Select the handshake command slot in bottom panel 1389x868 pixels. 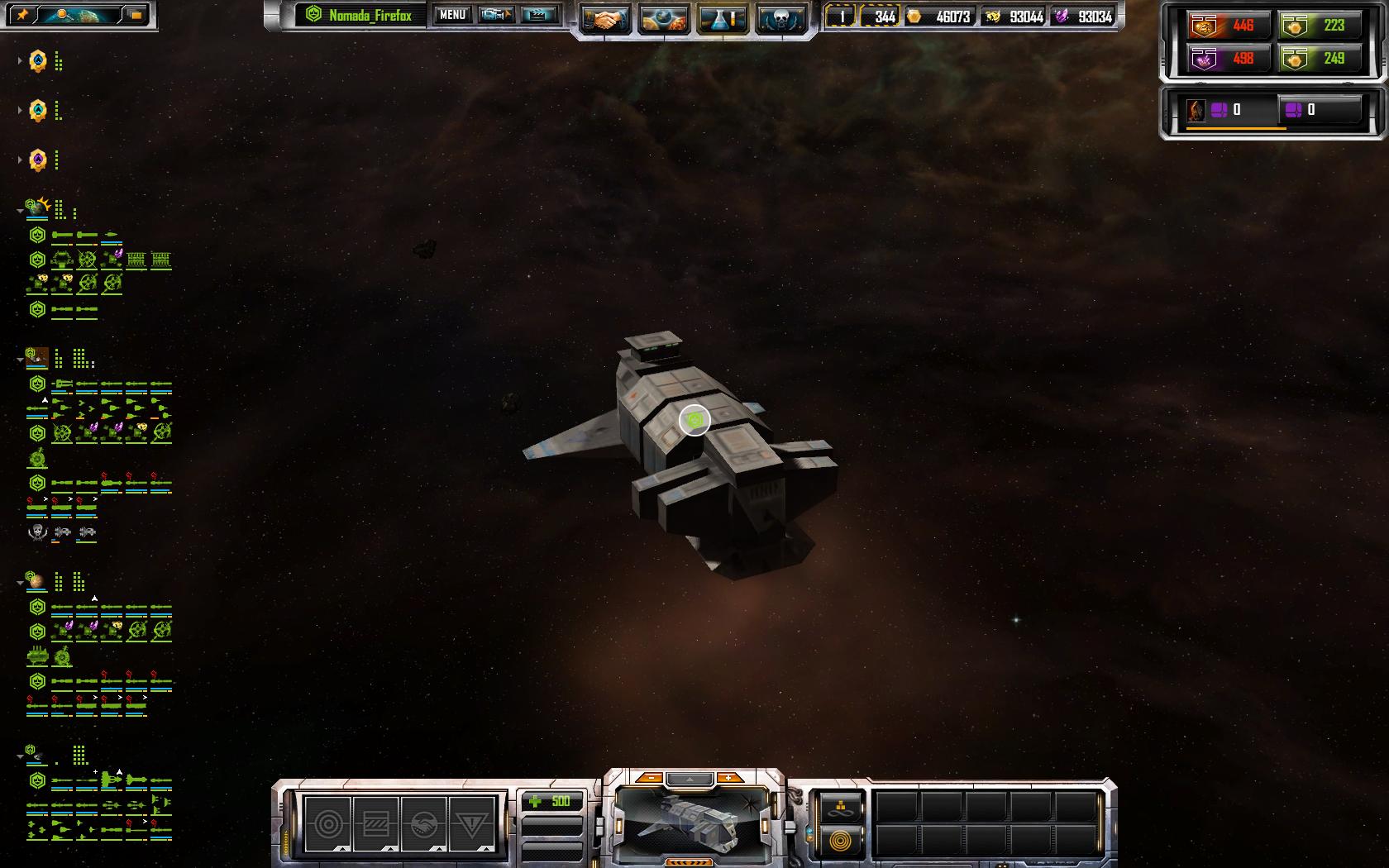coord(423,824)
